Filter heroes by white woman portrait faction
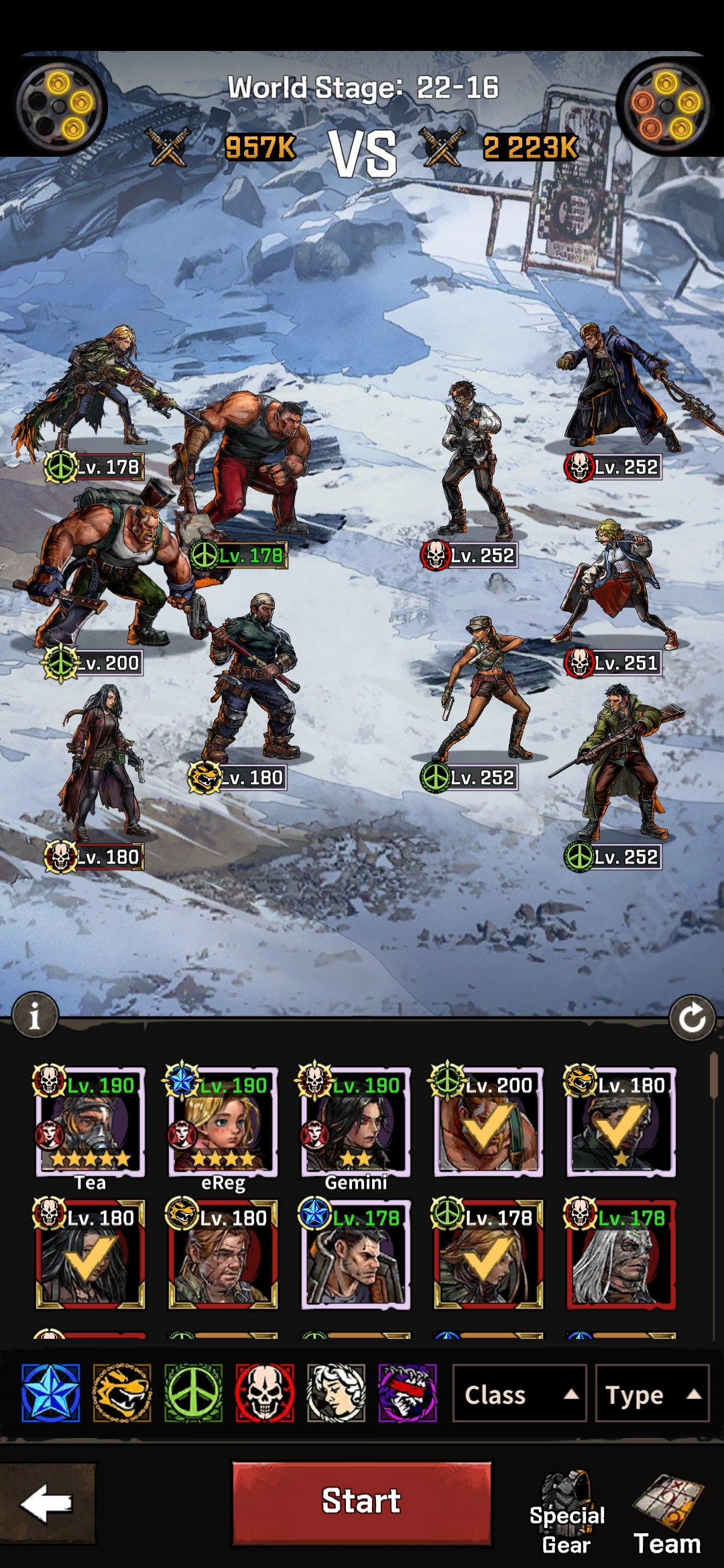This screenshot has height=1568, width=724. pyautogui.click(x=337, y=1393)
